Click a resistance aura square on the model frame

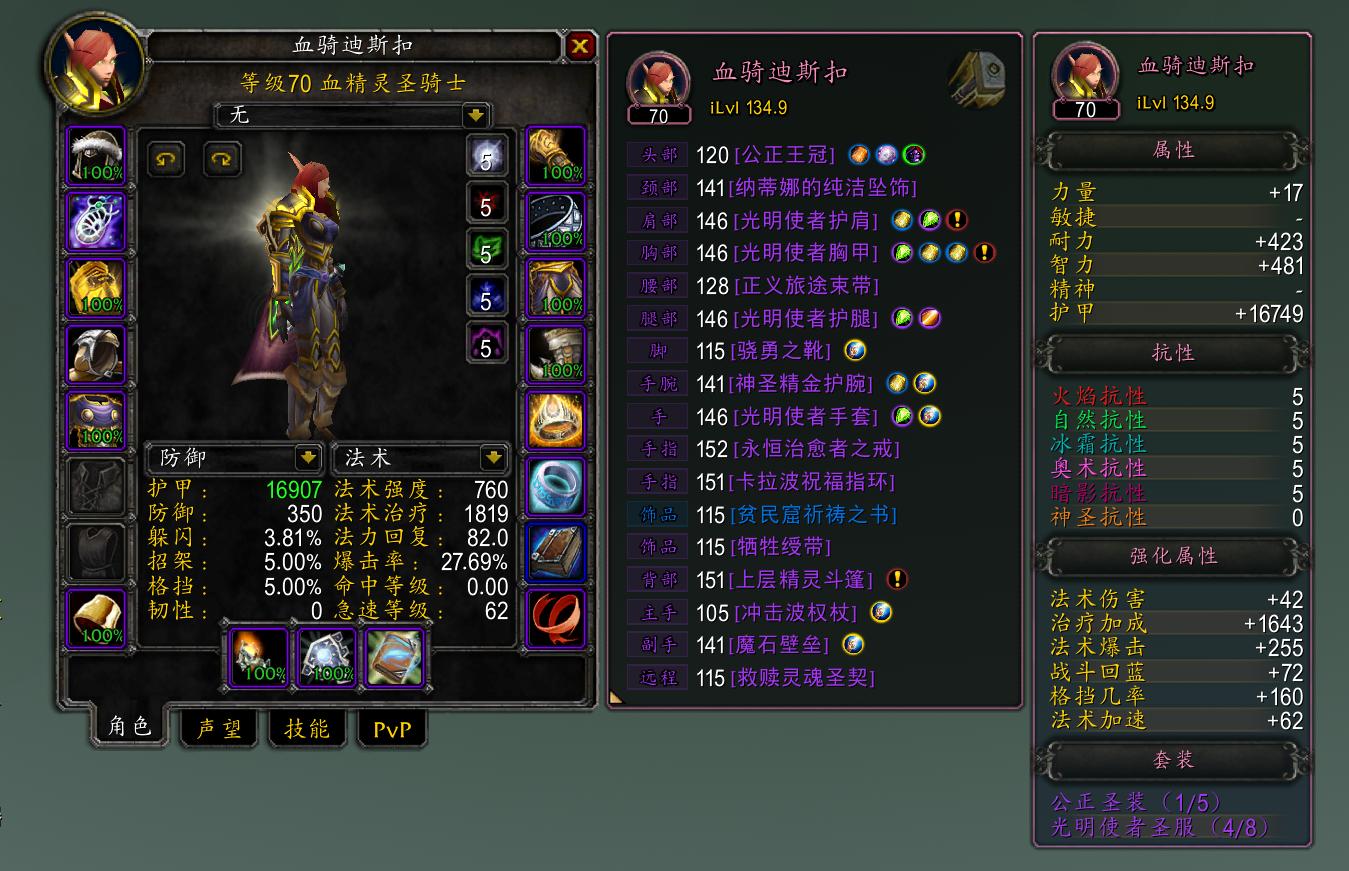pos(487,156)
